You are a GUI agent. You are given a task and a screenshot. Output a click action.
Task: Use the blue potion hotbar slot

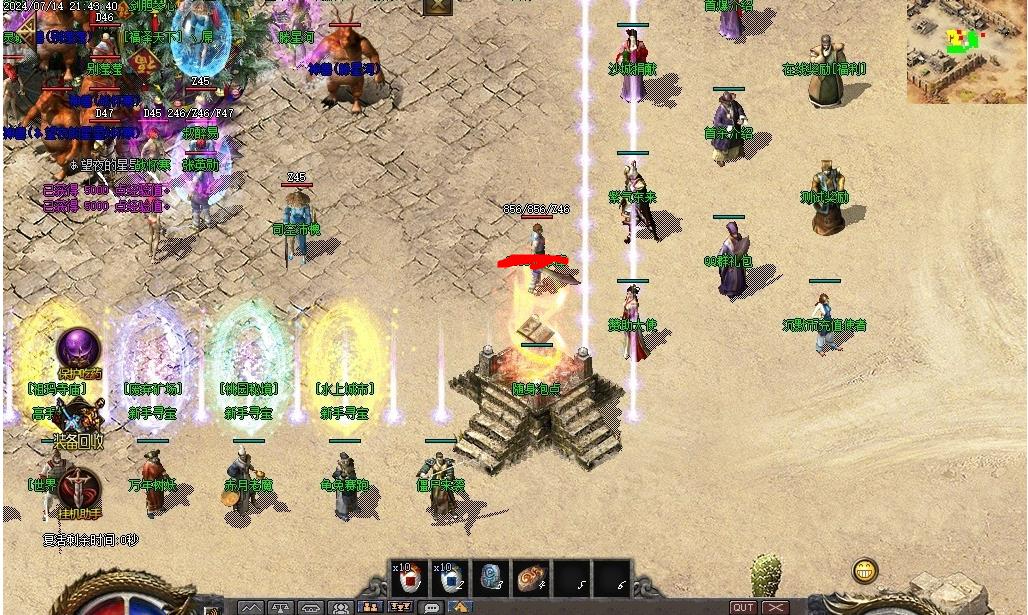[x=450, y=578]
